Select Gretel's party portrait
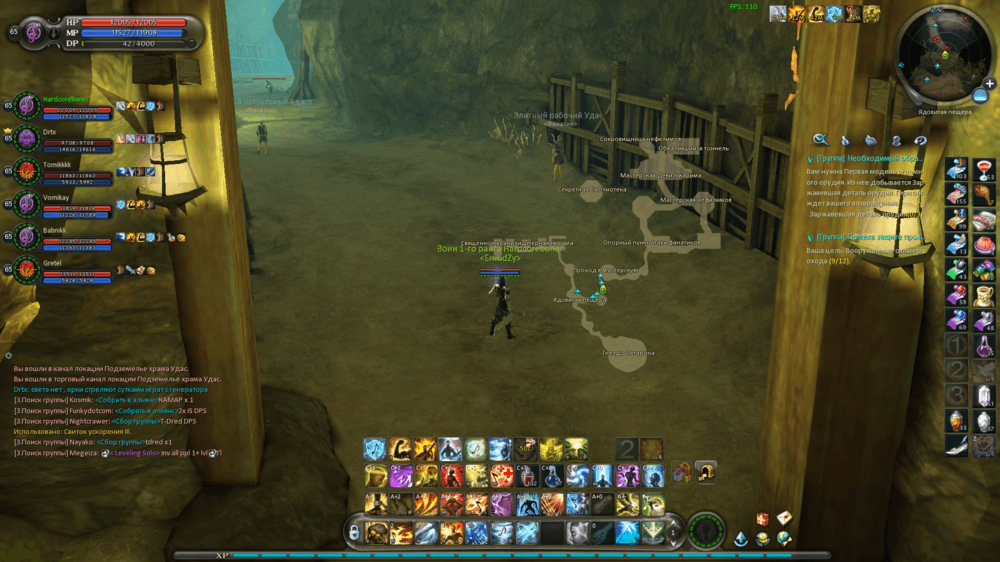 click(27, 270)
